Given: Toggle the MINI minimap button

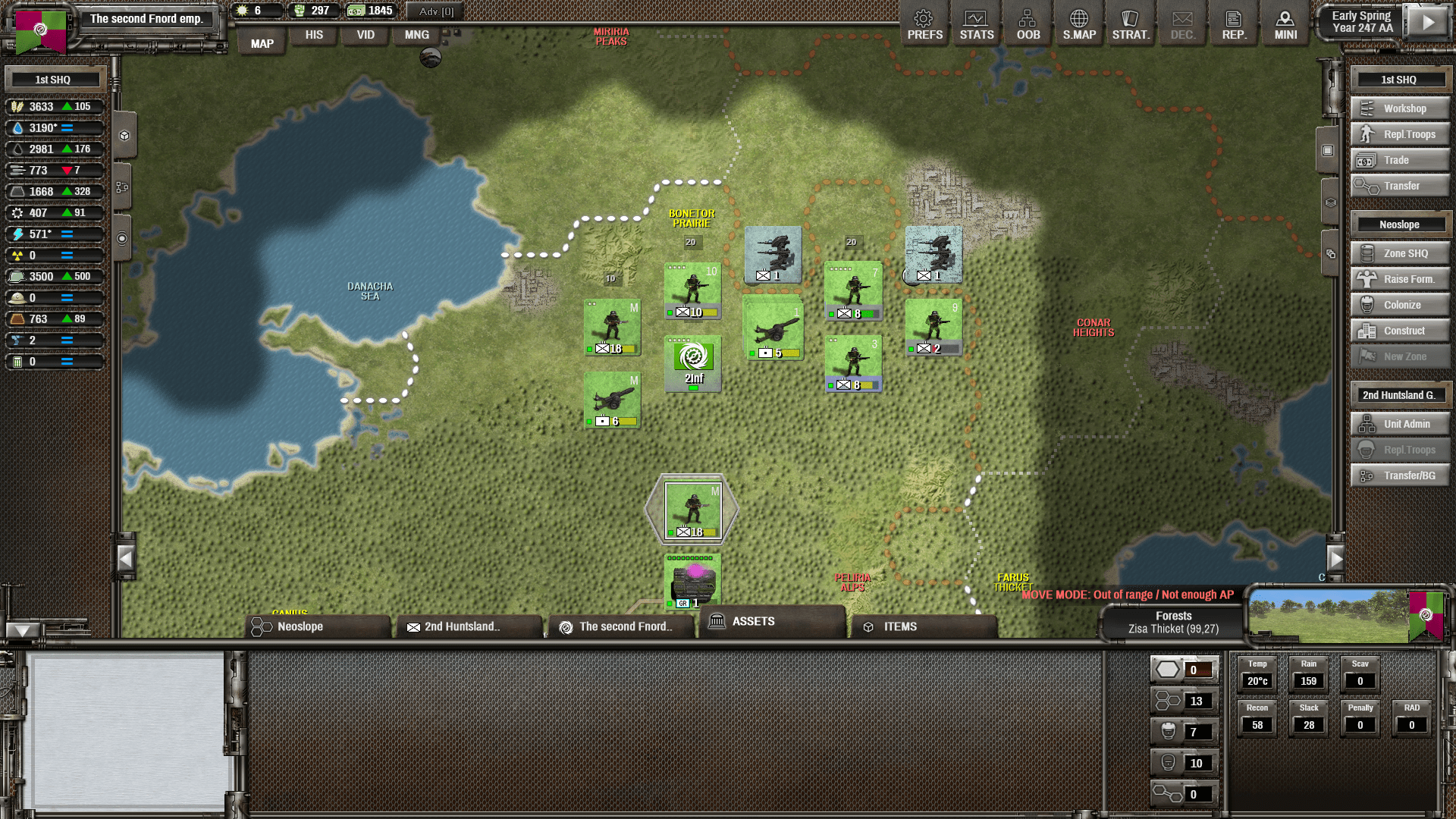Looking at the screenshot, I should [1285, 25].
